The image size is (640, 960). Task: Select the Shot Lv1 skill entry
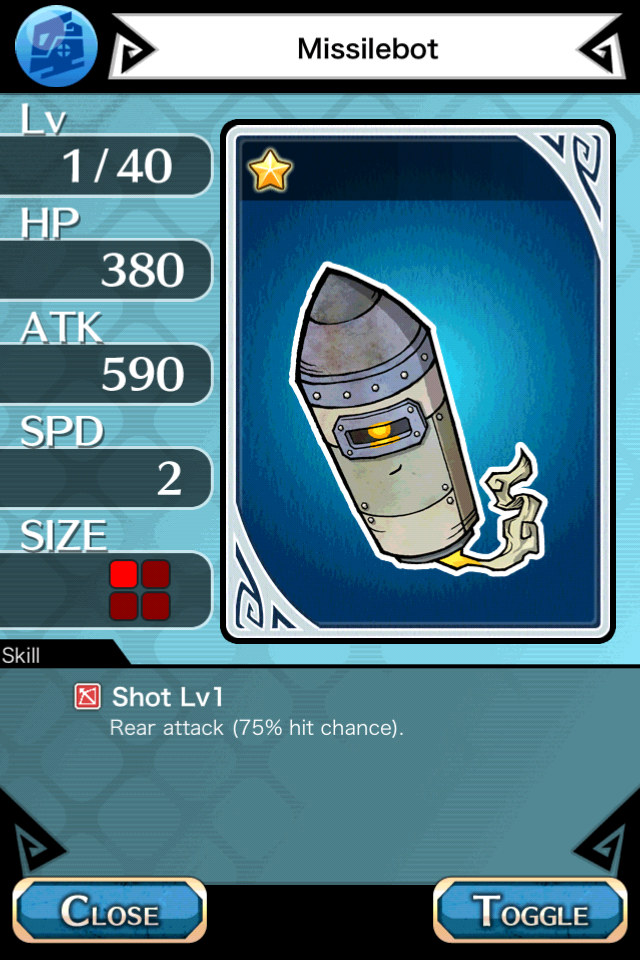(167, 697)
